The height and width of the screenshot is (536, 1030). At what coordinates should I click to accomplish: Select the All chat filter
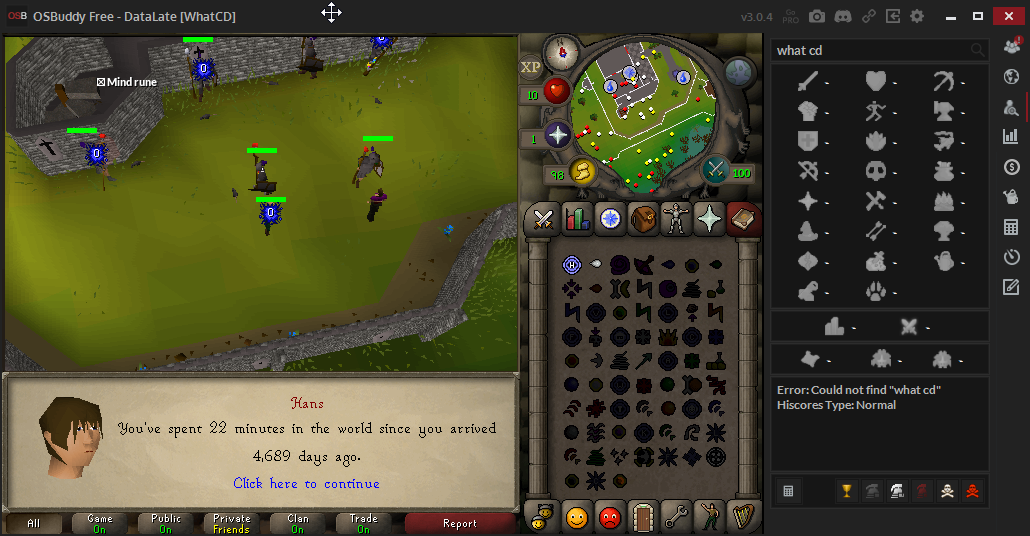point(34,523)
